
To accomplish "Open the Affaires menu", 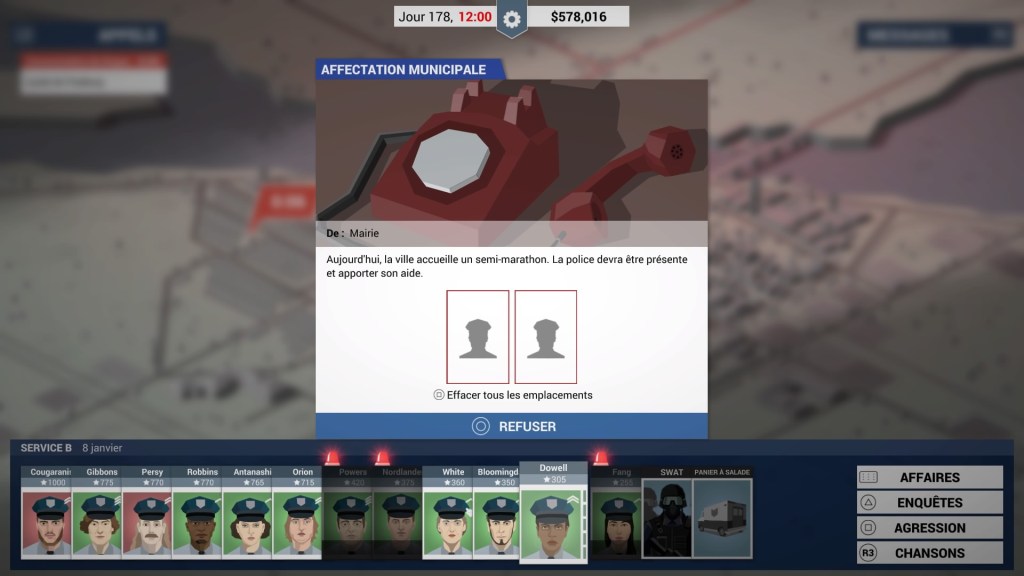I will point(929,477).
